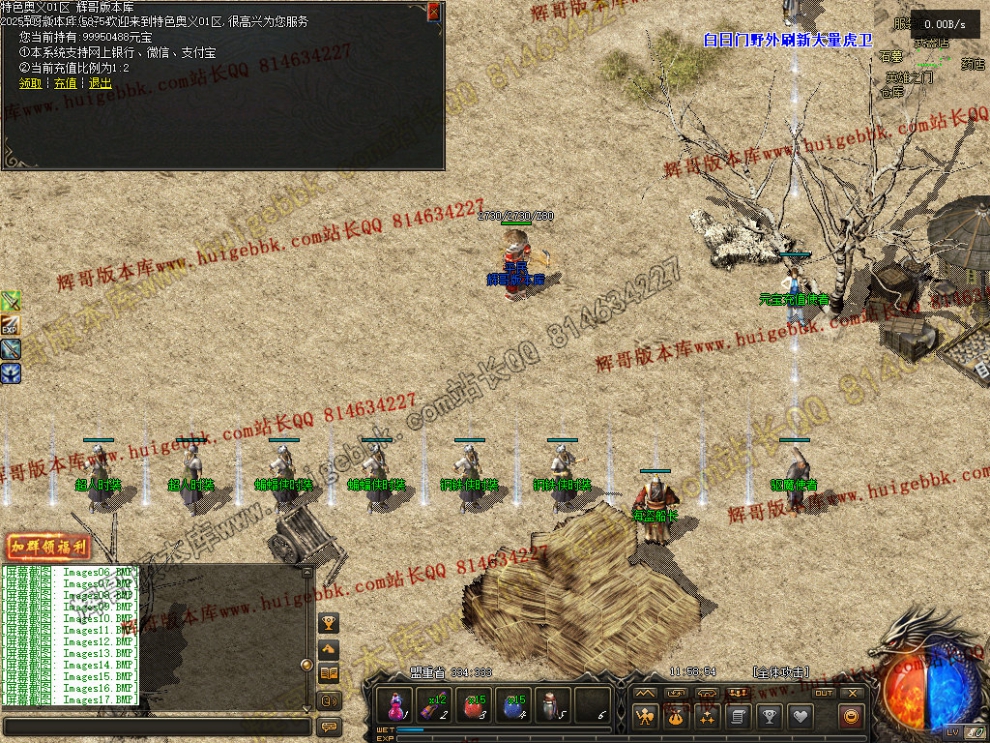Open the 充值 recharge link
The width and height of the screenshot is (990, 743).
pyautogui.click(x=65, y=84)
